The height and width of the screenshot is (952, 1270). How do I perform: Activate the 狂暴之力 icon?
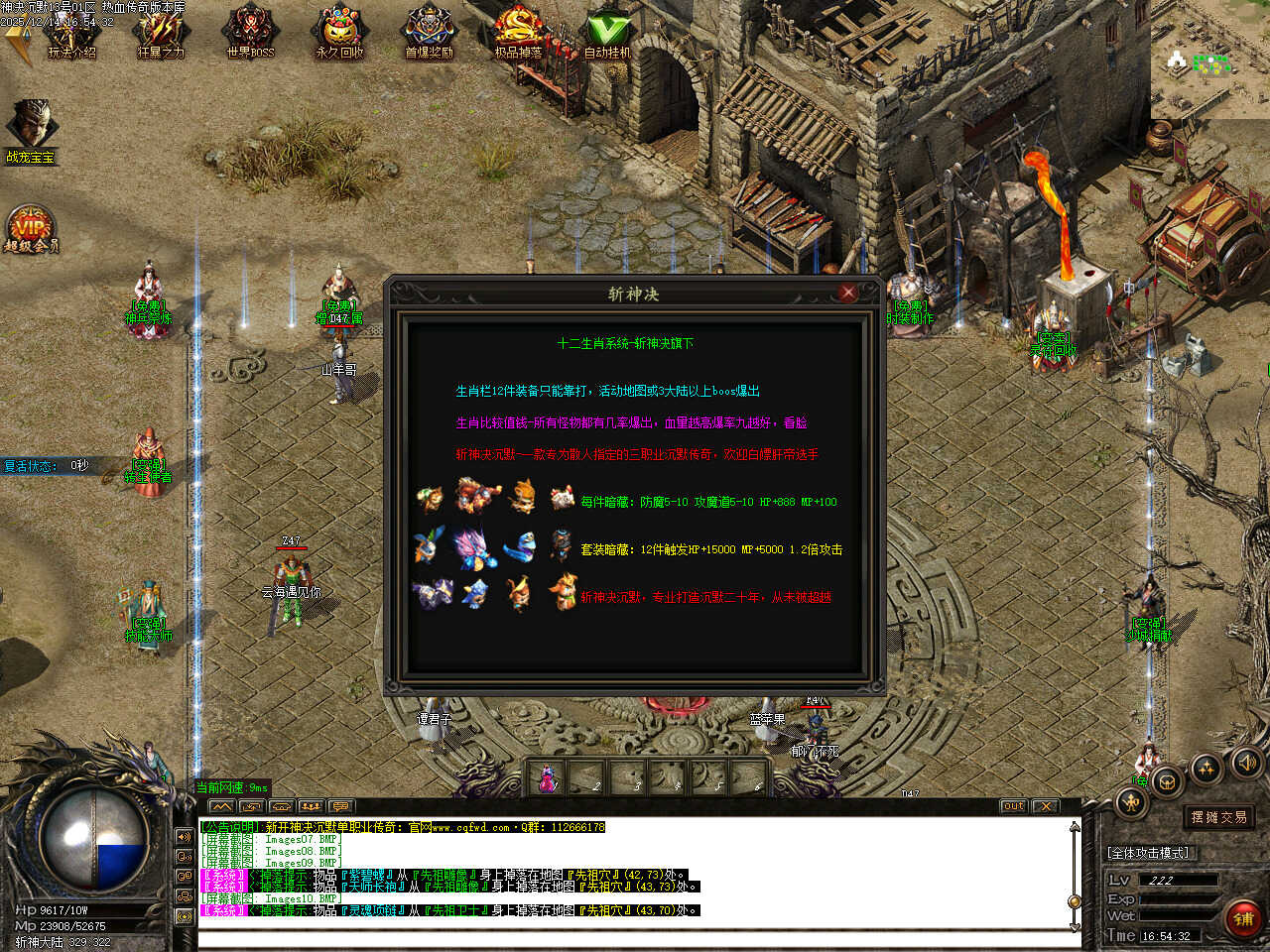161,35
